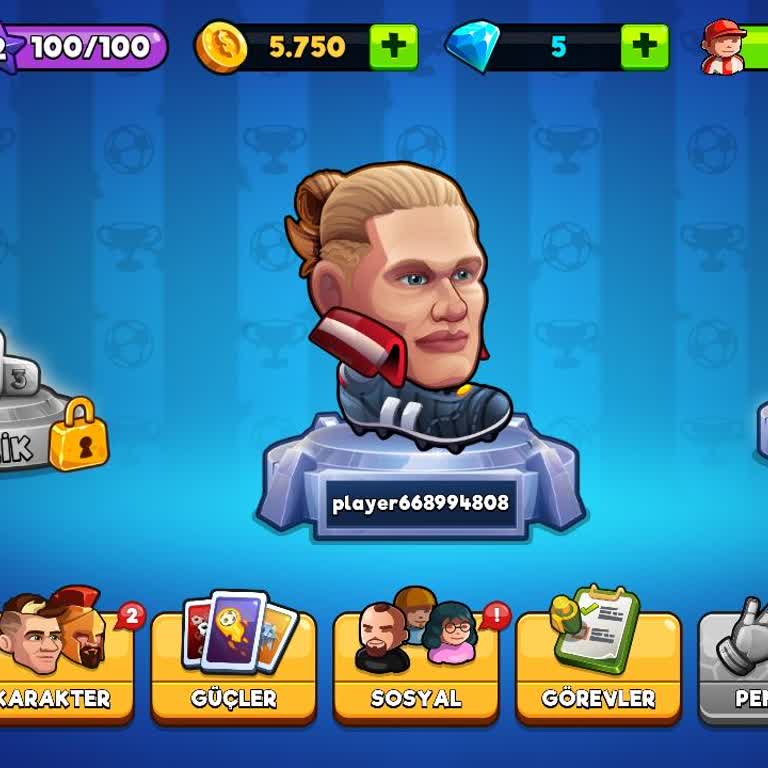This screenshot has width=768, height=768.
Task: Tap the gold coin icon
Action: click(x=220, y=47)
